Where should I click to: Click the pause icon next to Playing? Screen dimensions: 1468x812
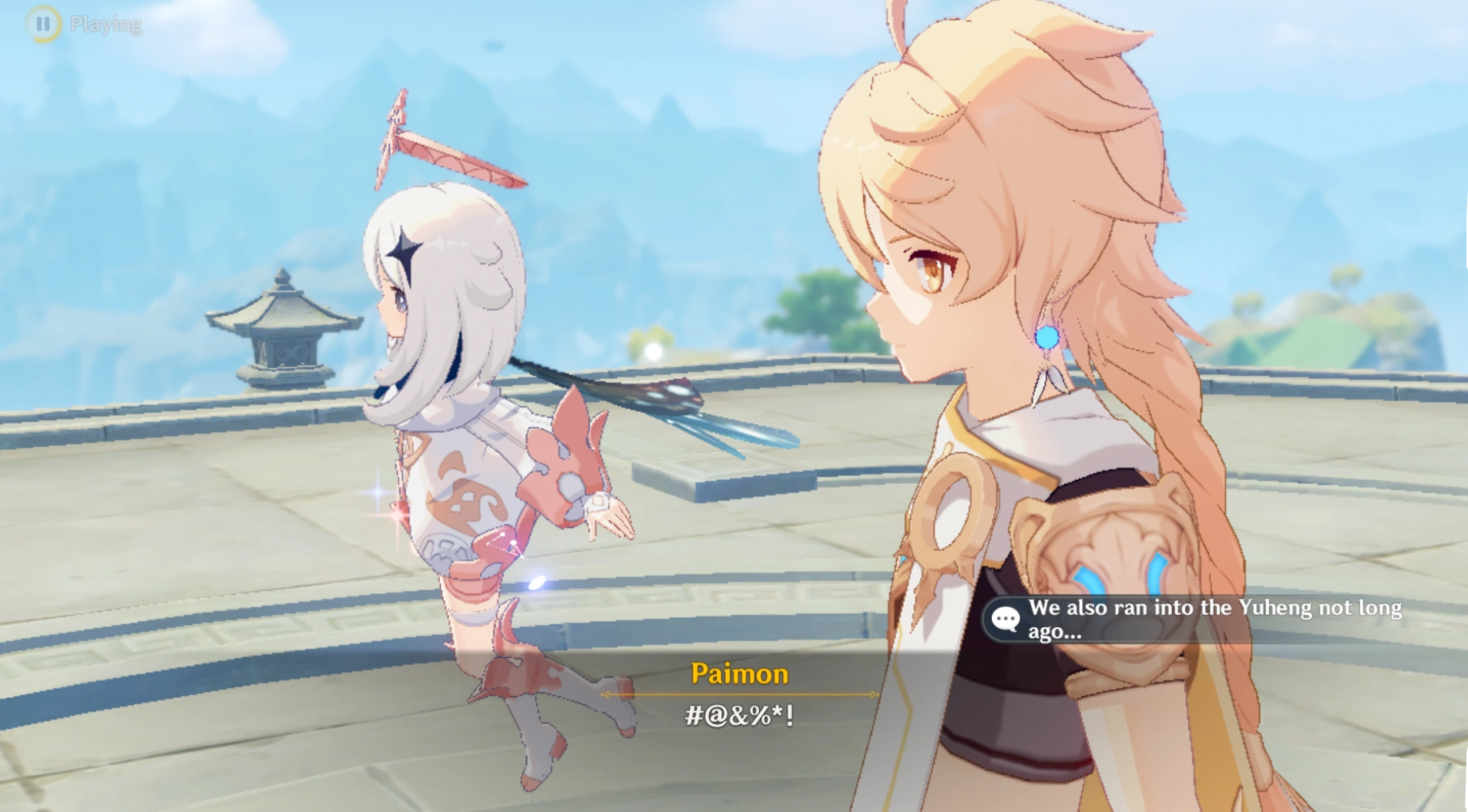(44, 22)
